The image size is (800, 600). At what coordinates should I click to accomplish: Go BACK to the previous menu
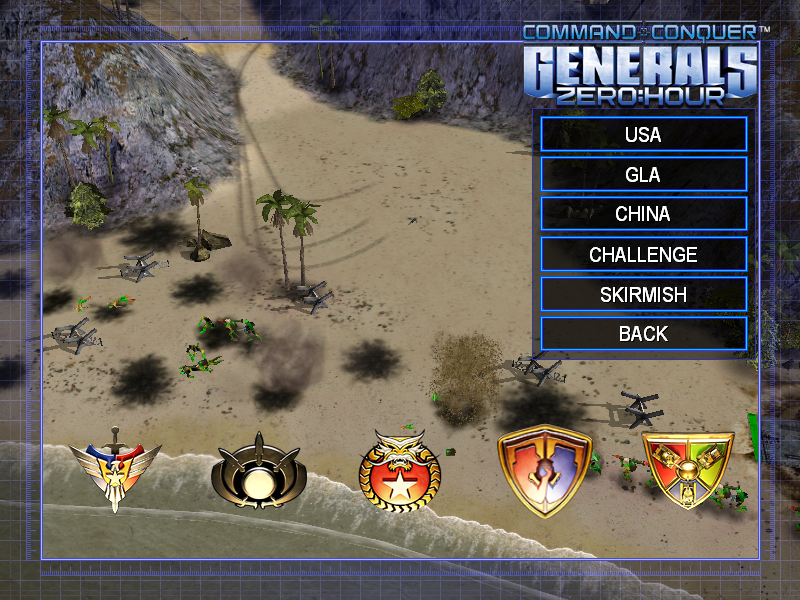[643, 334]
